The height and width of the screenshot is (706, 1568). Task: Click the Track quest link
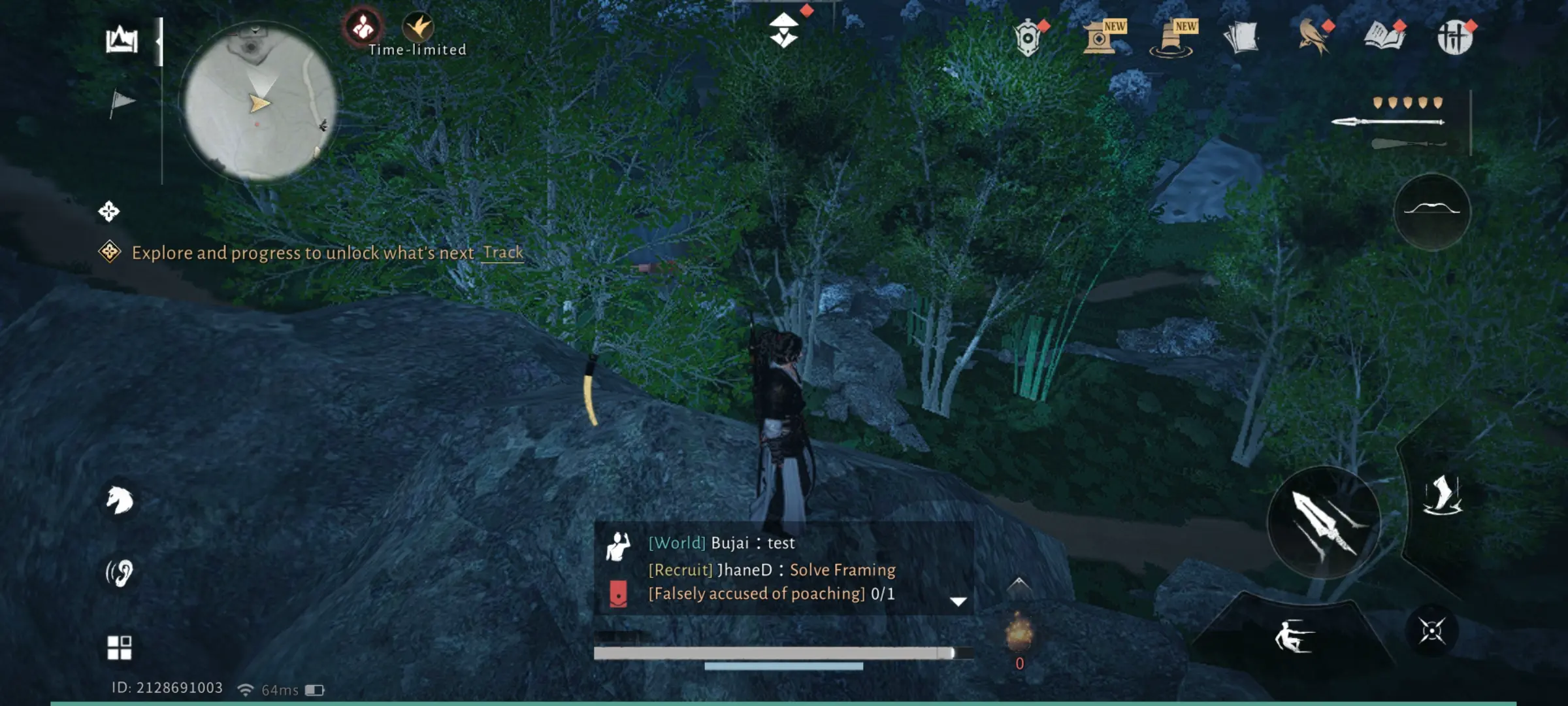502,252
